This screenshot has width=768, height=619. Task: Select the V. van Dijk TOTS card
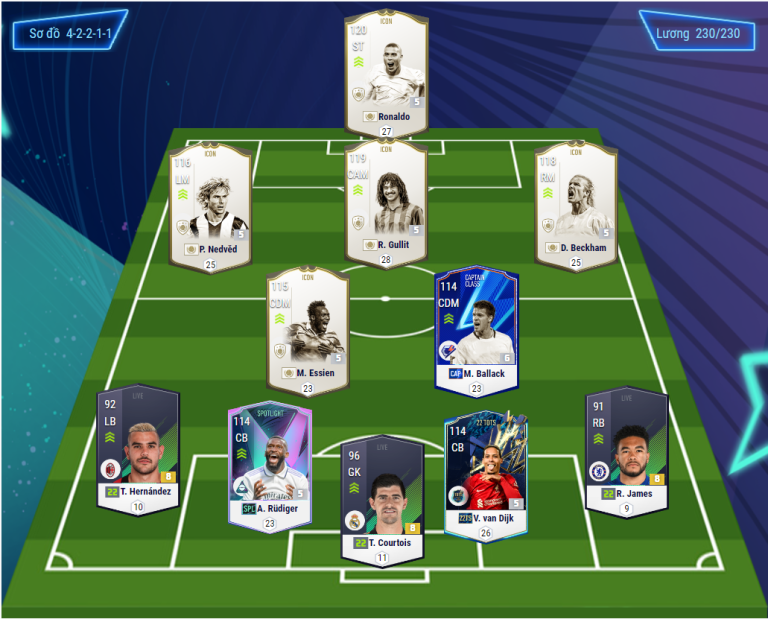tap(485, 470)
